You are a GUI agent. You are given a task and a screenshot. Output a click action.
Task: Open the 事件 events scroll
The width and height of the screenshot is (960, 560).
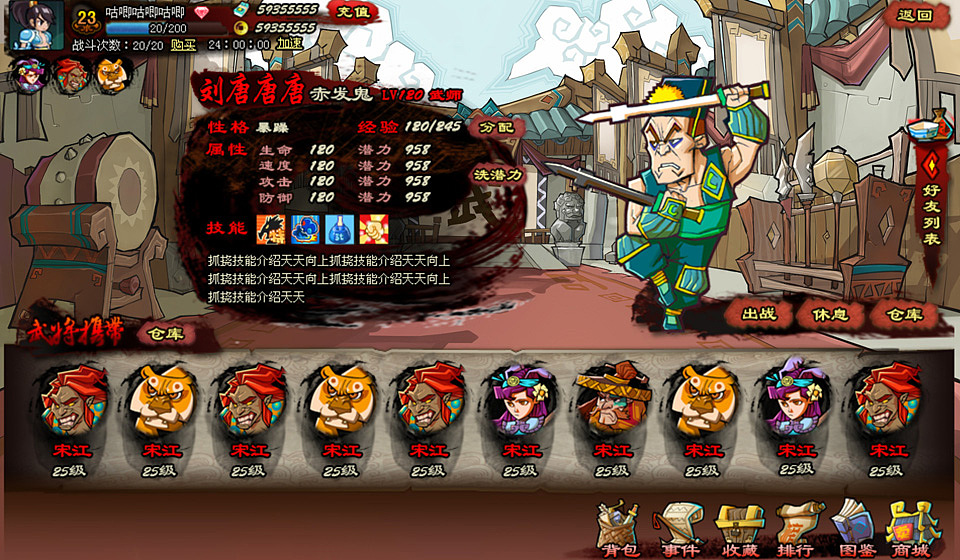click(x=678, y=530)
